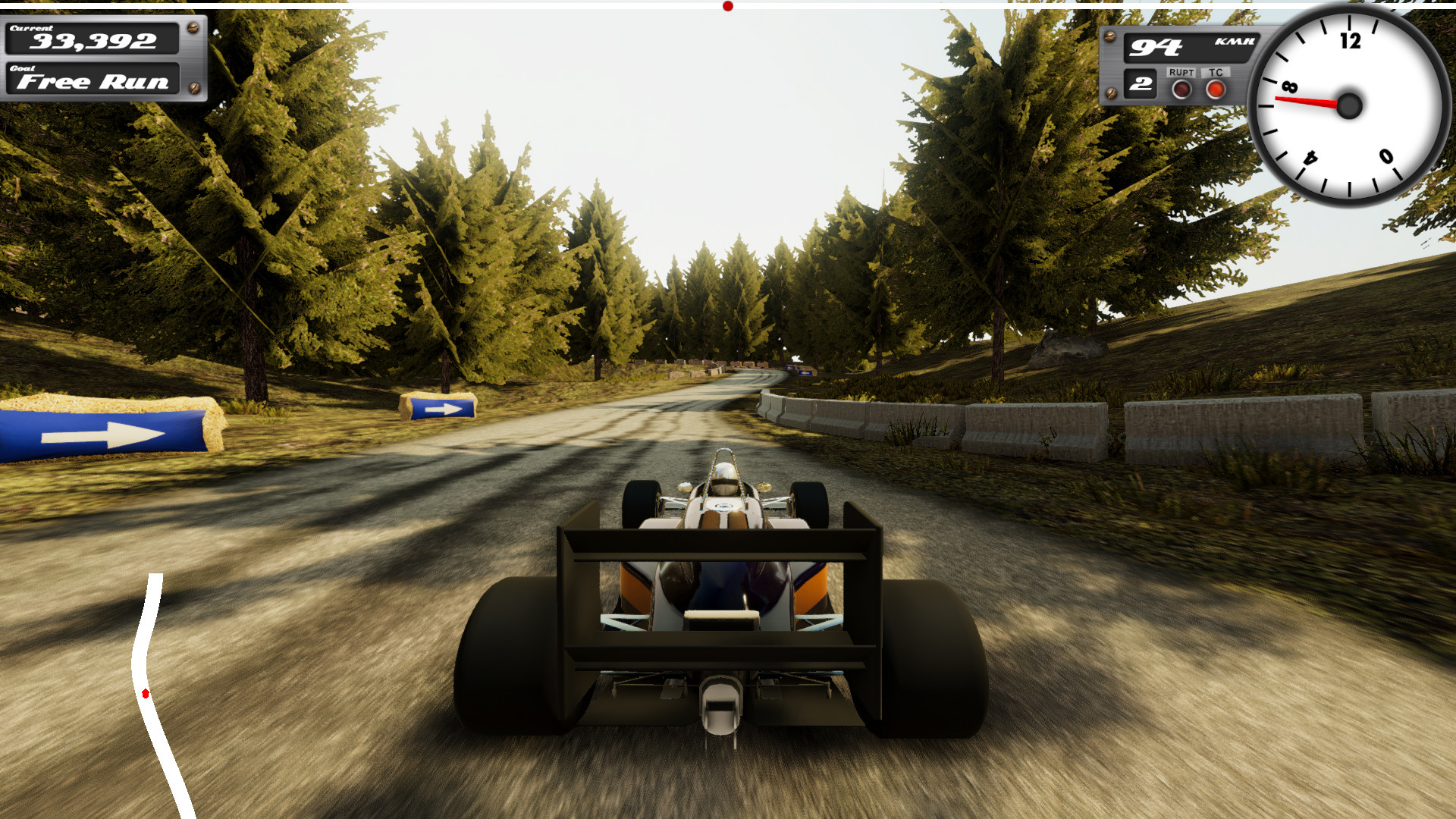The image size is (1456, 819).
Task: Select the tachometer gauge
Action: point(1348,106)
